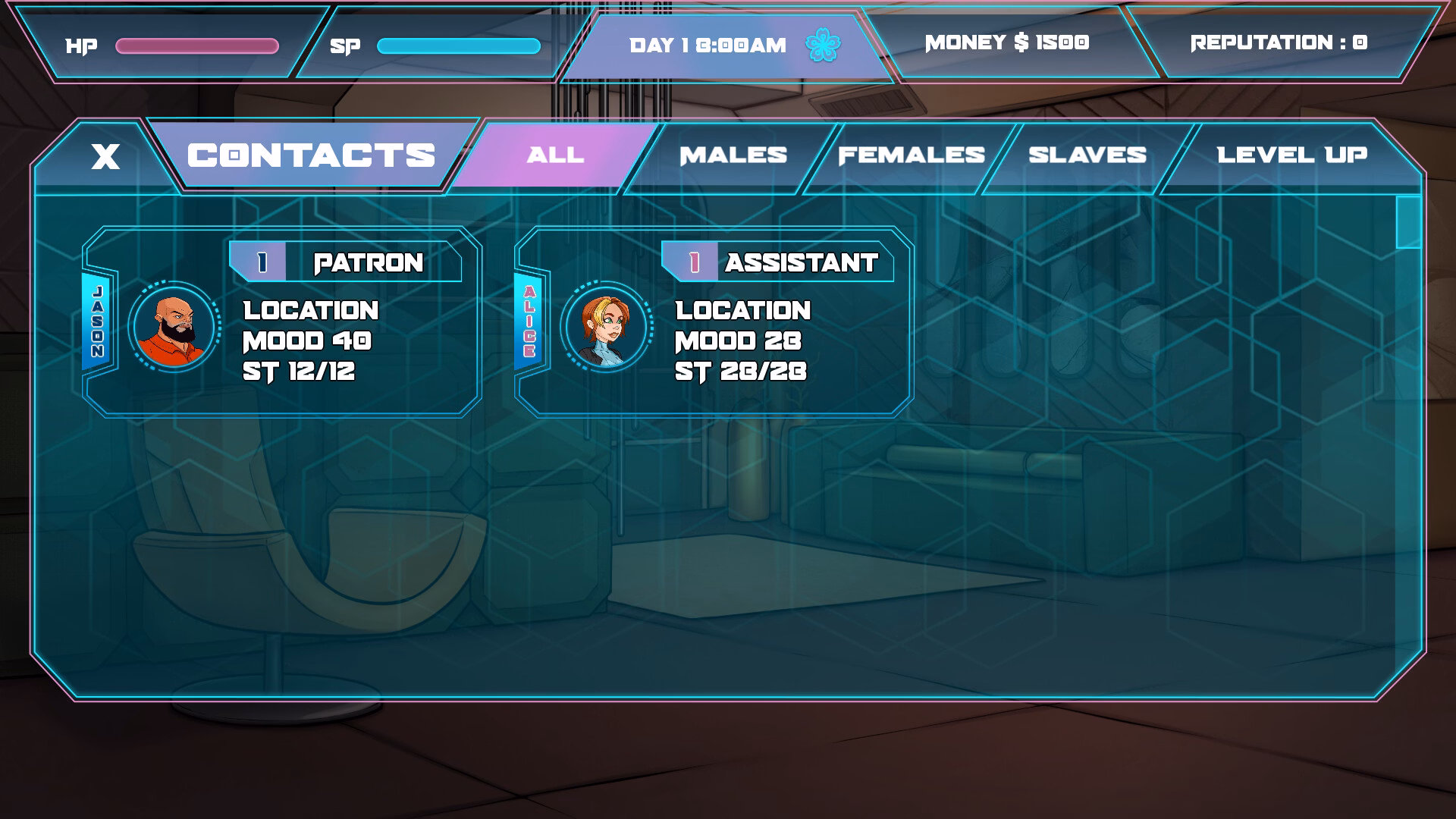Click the Money $1500 display
This screenshot has height=819, width=1456.
point(1006,43)
